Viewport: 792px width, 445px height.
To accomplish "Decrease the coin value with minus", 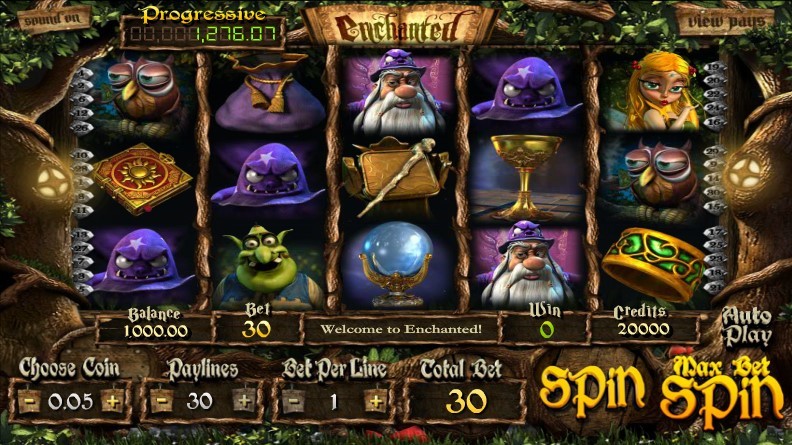I will pos(31,402).
